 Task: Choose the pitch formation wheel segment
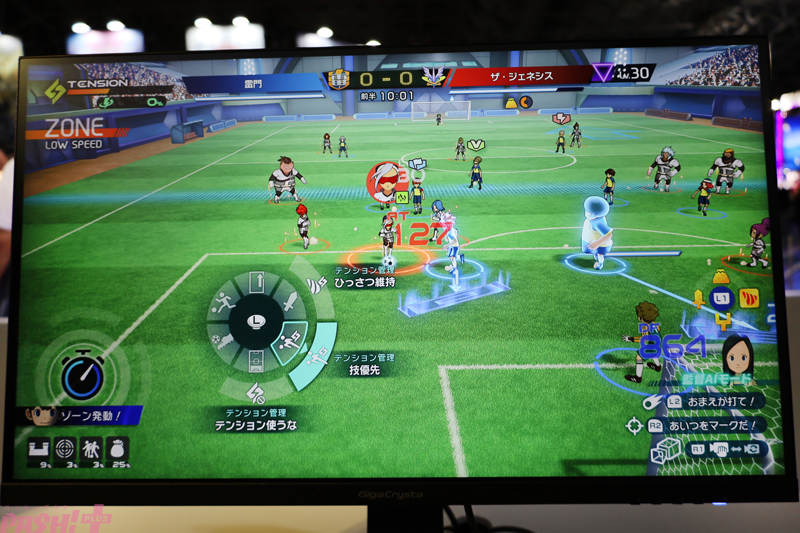(256, 361)
